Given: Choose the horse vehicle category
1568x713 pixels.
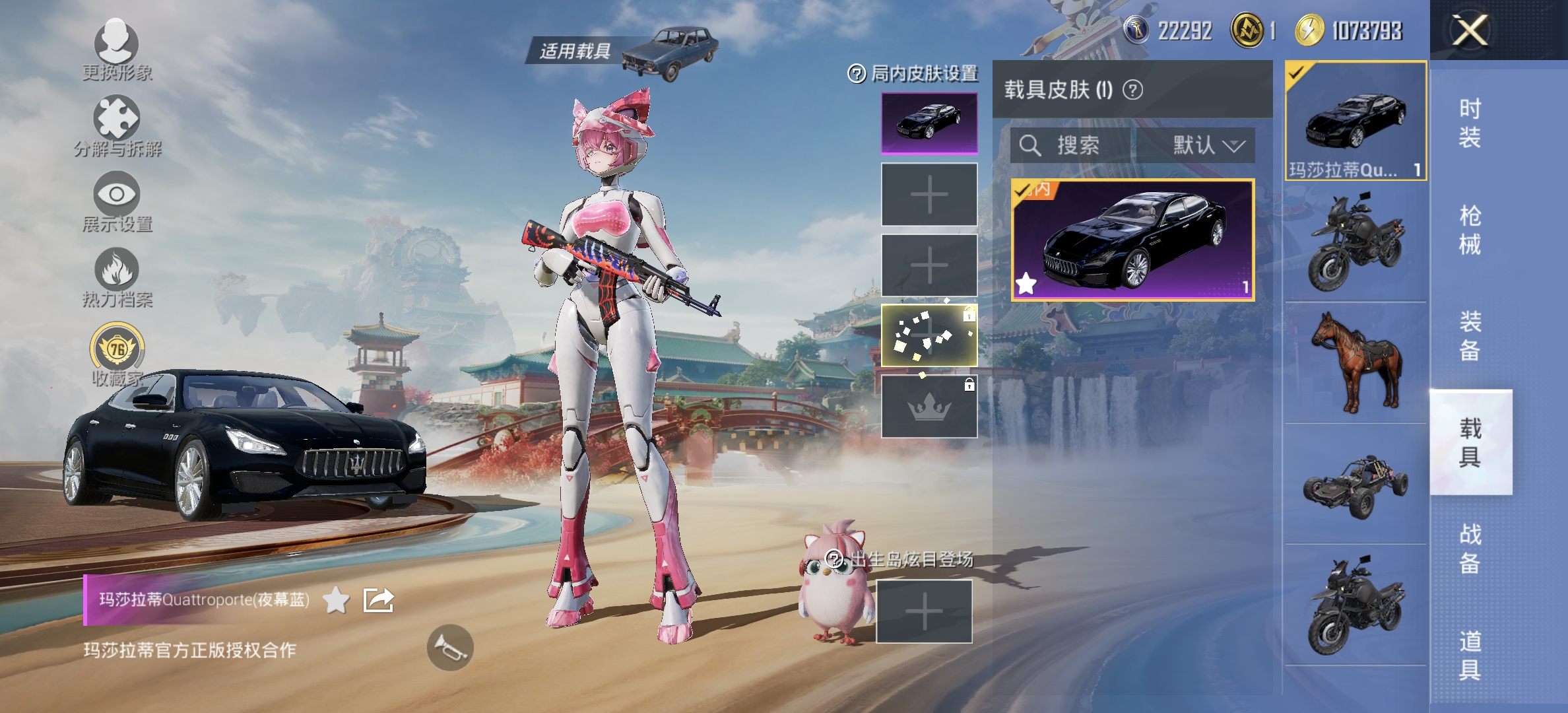Looking at the screenshot, I should (1356, 362).
